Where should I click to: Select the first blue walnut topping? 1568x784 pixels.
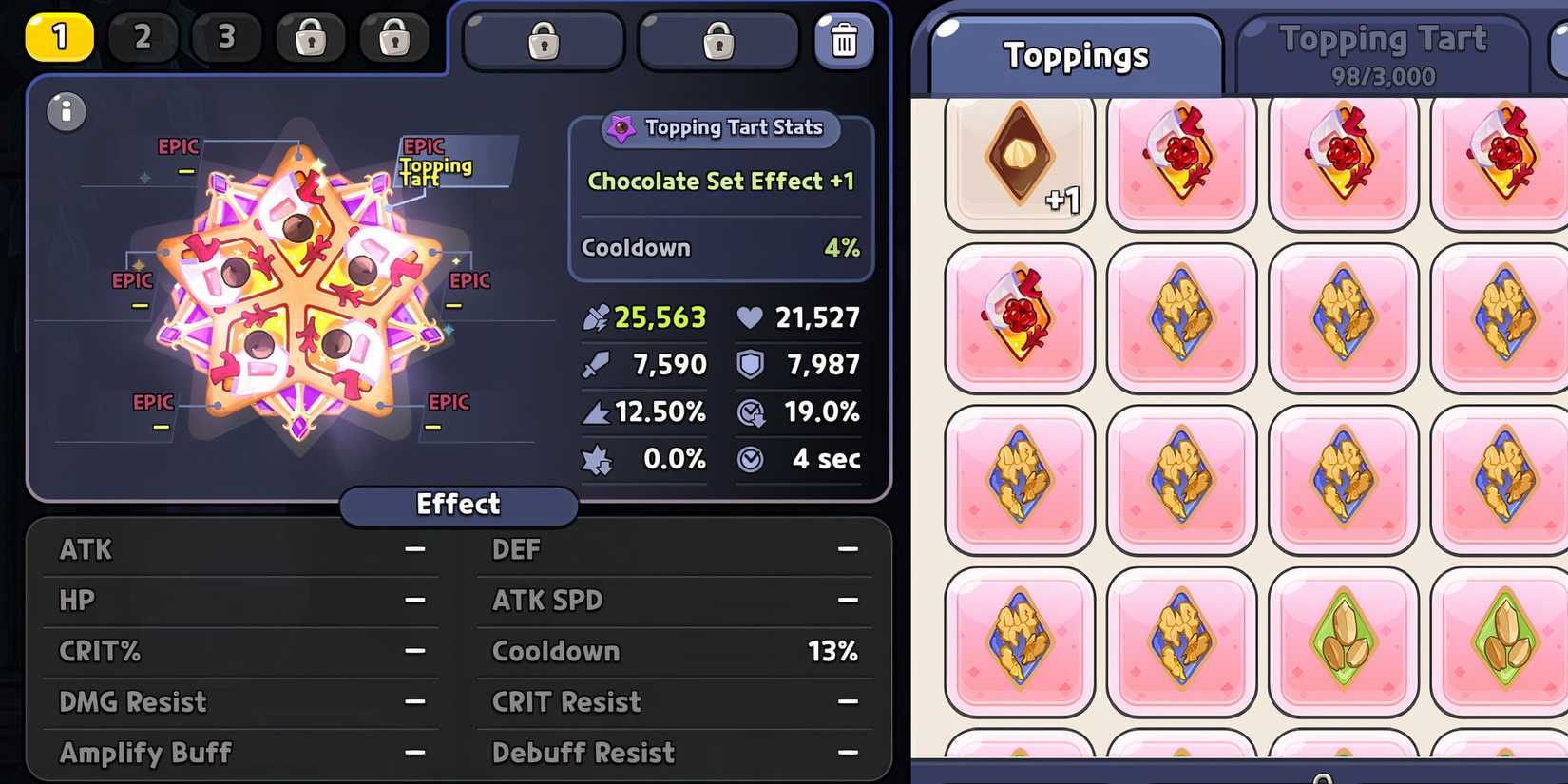[x=1181, y=316]
